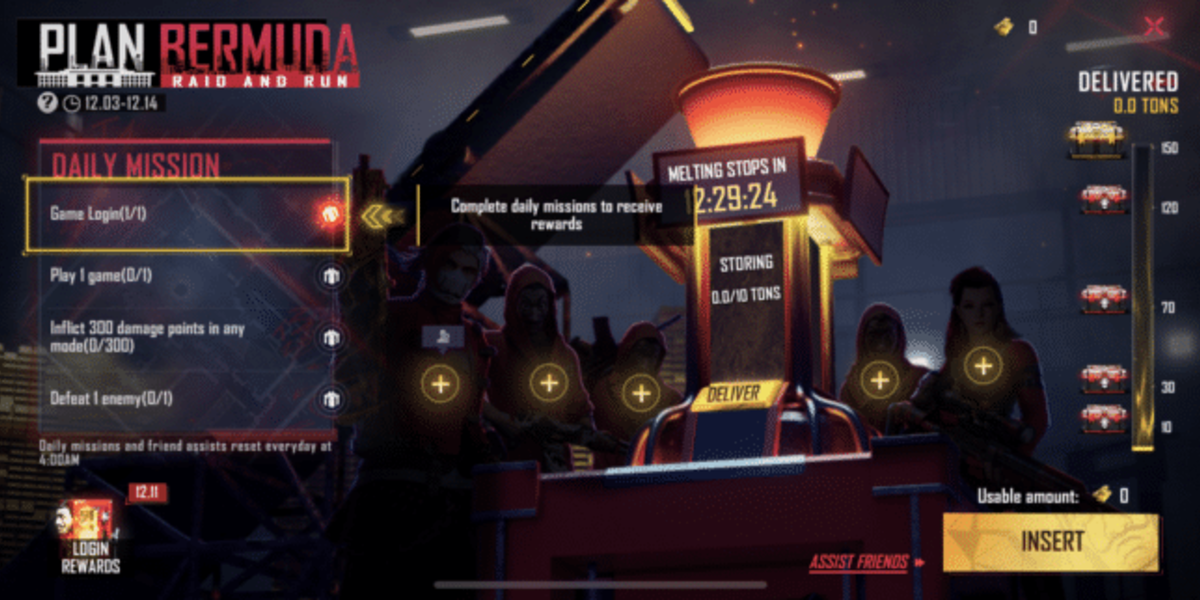Select the Inflict 300 damage mission
This screenshot has width=1200, height=600.
(x=190, y=337)
